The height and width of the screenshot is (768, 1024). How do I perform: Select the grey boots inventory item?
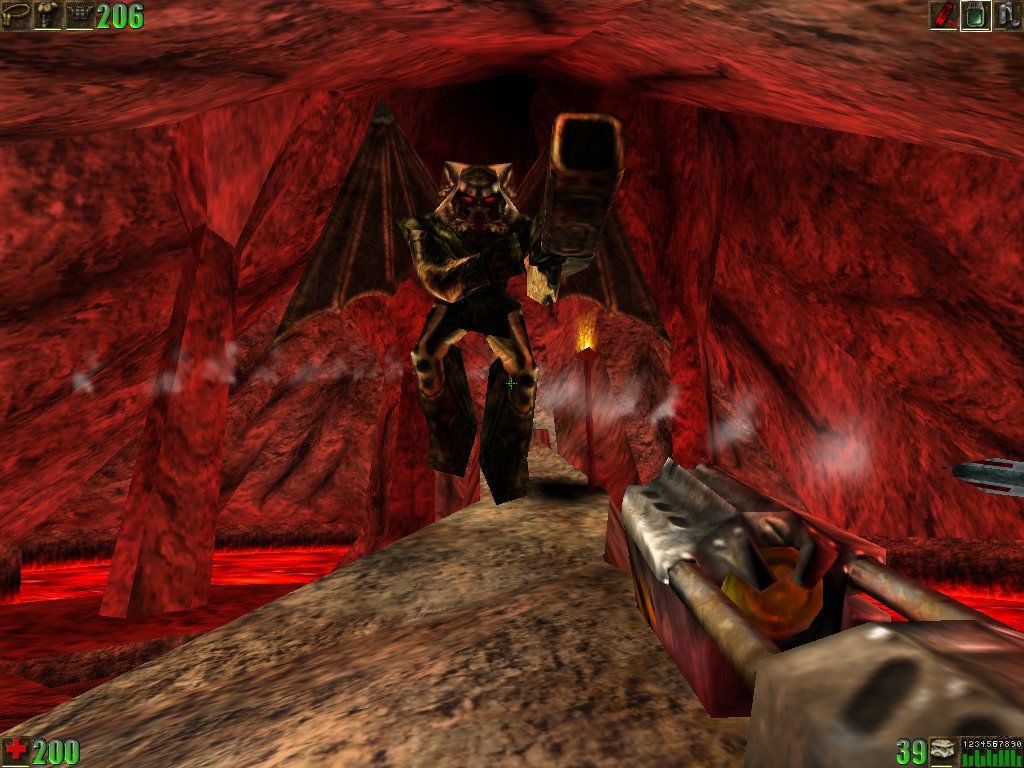[x=1007, y=15]
